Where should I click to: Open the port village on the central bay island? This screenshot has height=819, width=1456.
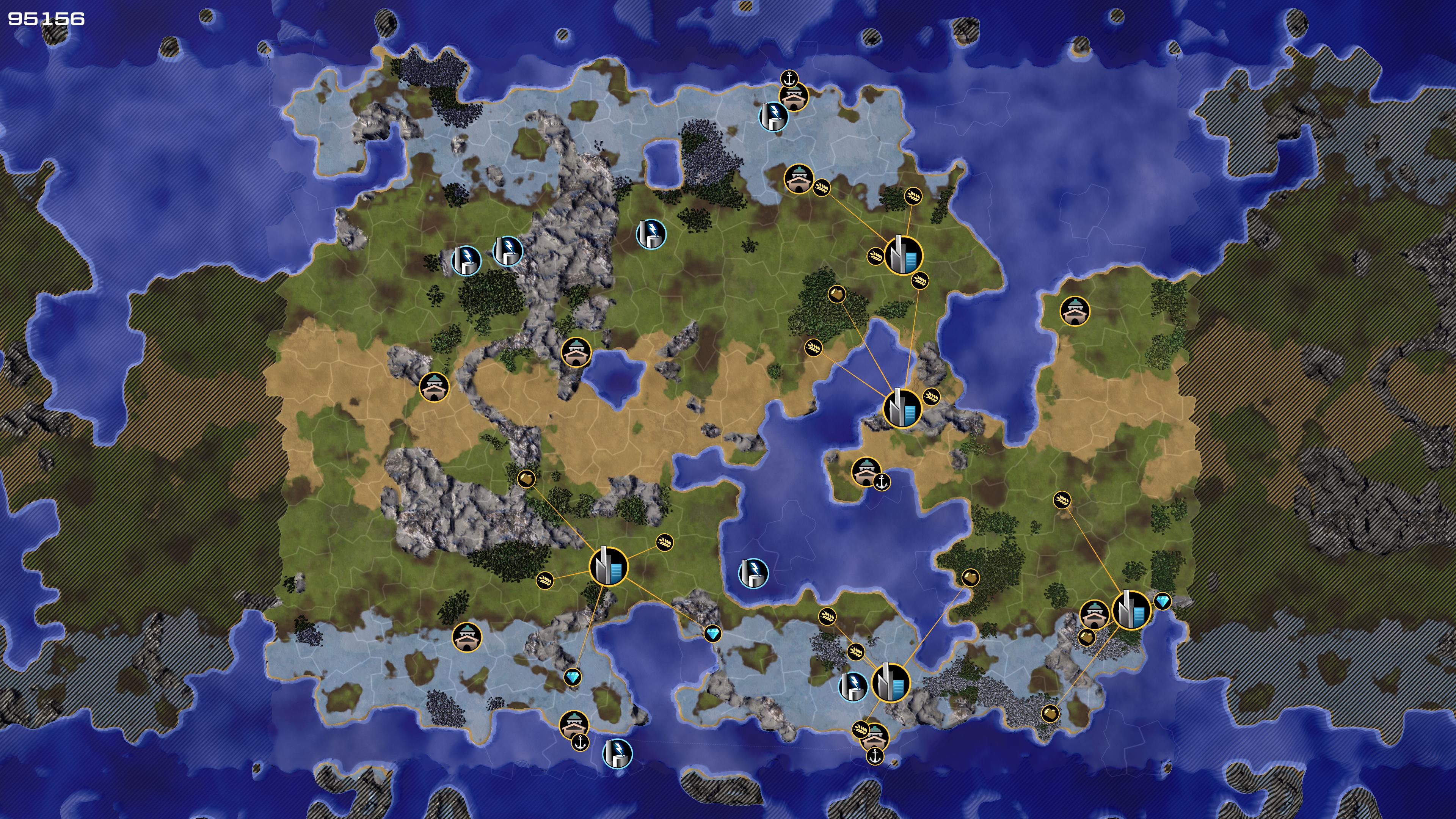click(865, 471)
